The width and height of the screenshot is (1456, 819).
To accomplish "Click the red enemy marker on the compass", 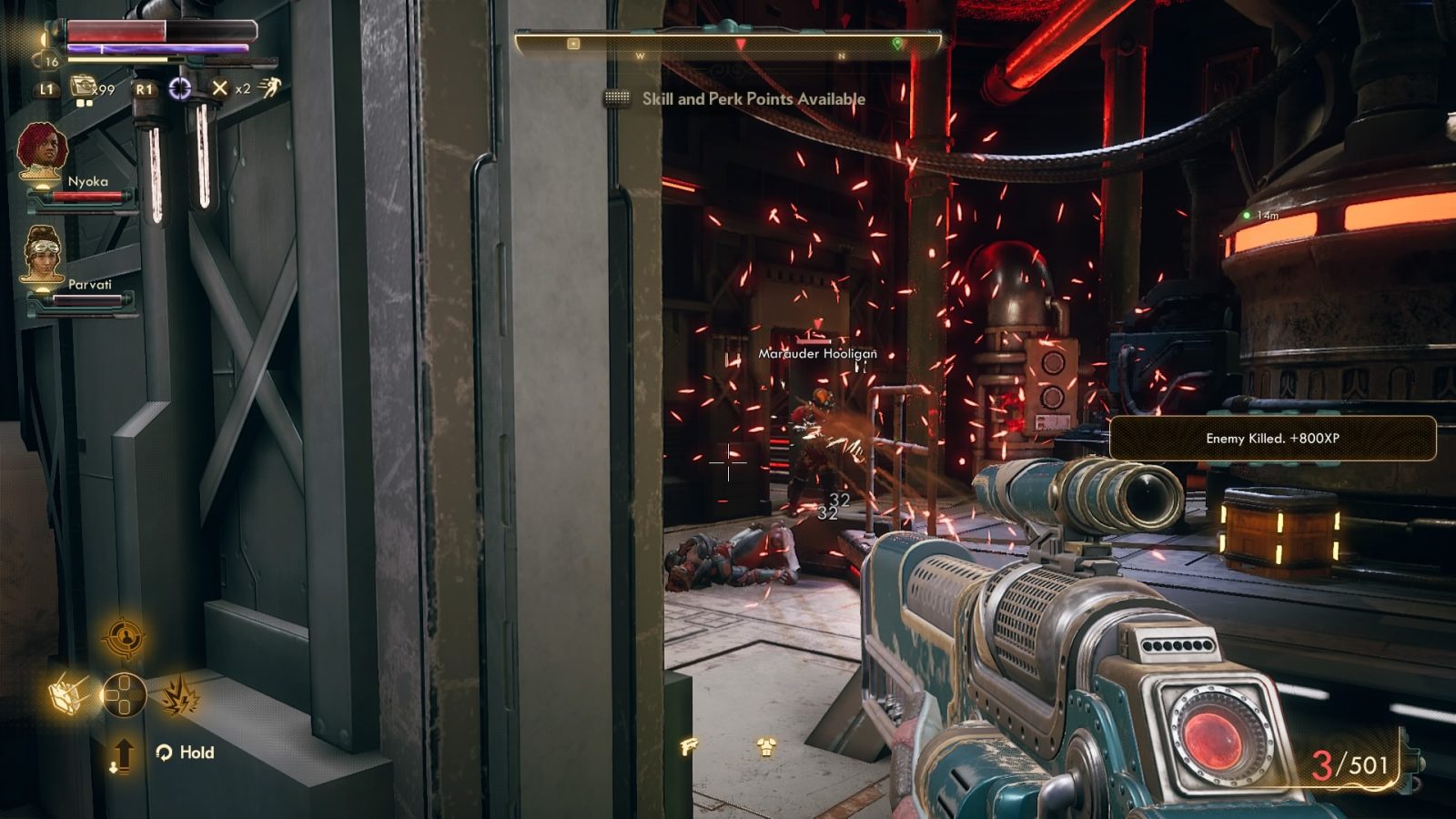I will (x=741, y=44).
